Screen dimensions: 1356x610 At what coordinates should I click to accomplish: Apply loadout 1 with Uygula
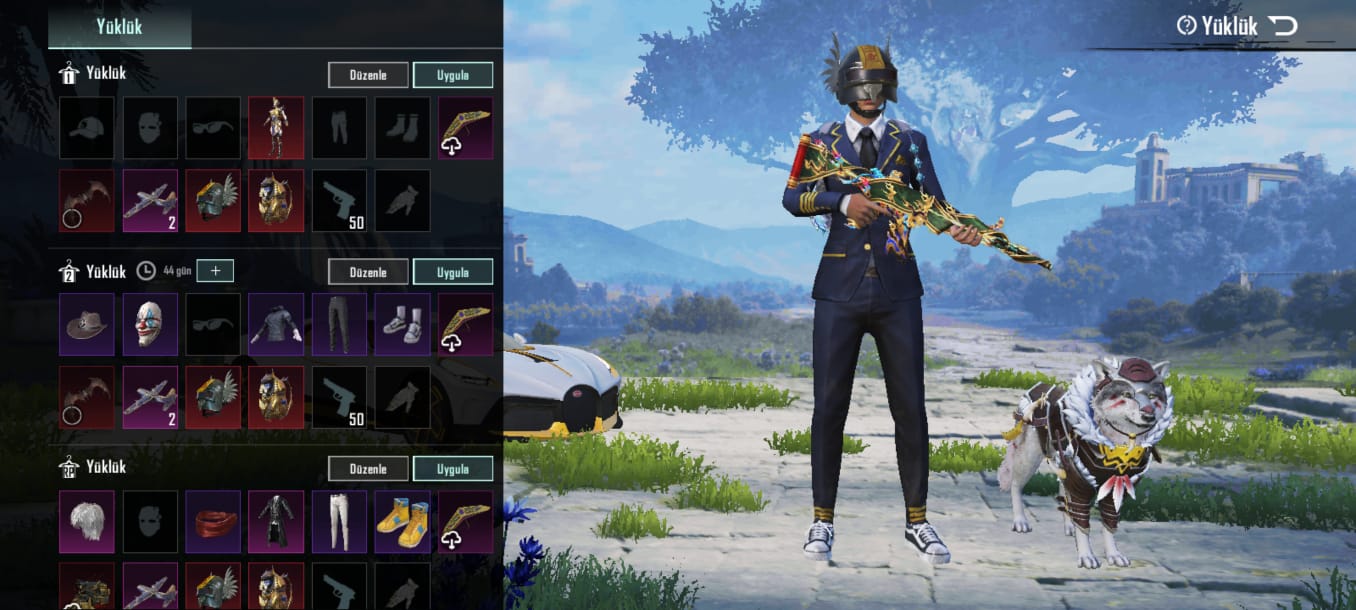point(452,75)
